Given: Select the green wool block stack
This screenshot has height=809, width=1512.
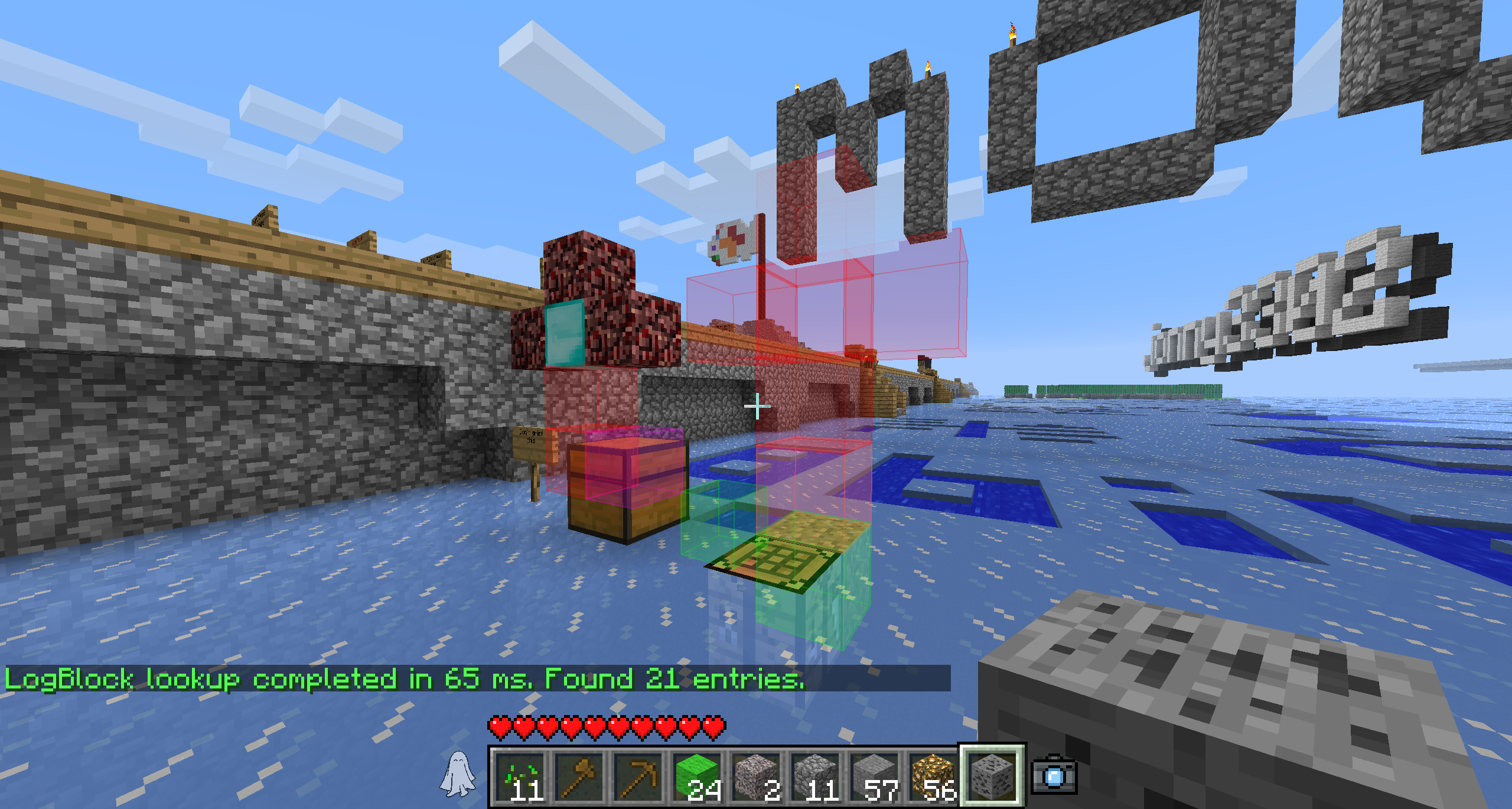Looking at the screenshot, I should pyautogui.click(x=698, y=776).
